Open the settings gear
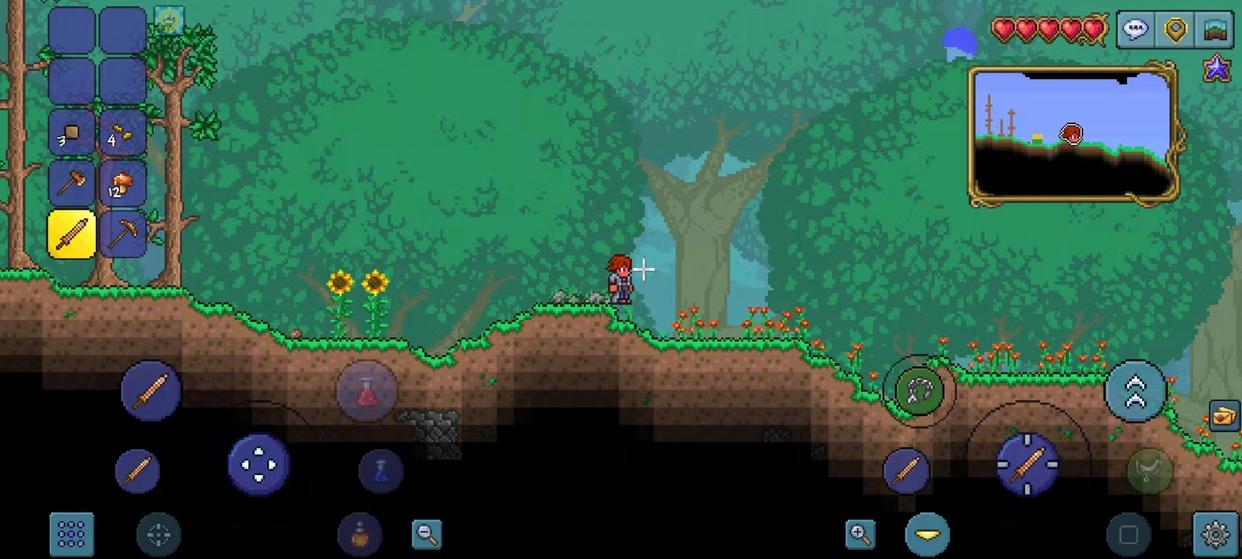Screen dimensions: 1242x559 (1215, 535)
